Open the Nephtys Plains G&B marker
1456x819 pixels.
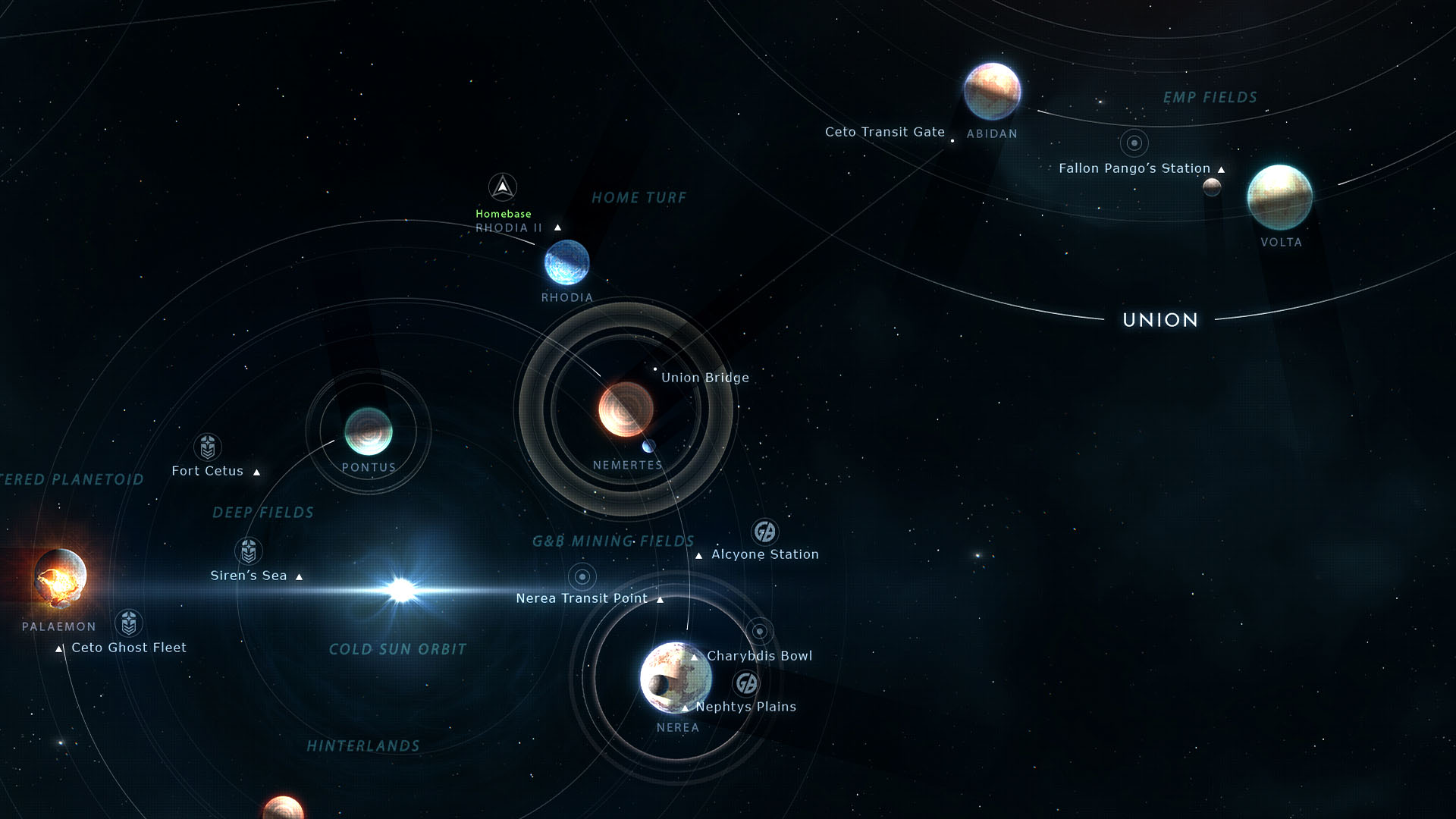746,683
